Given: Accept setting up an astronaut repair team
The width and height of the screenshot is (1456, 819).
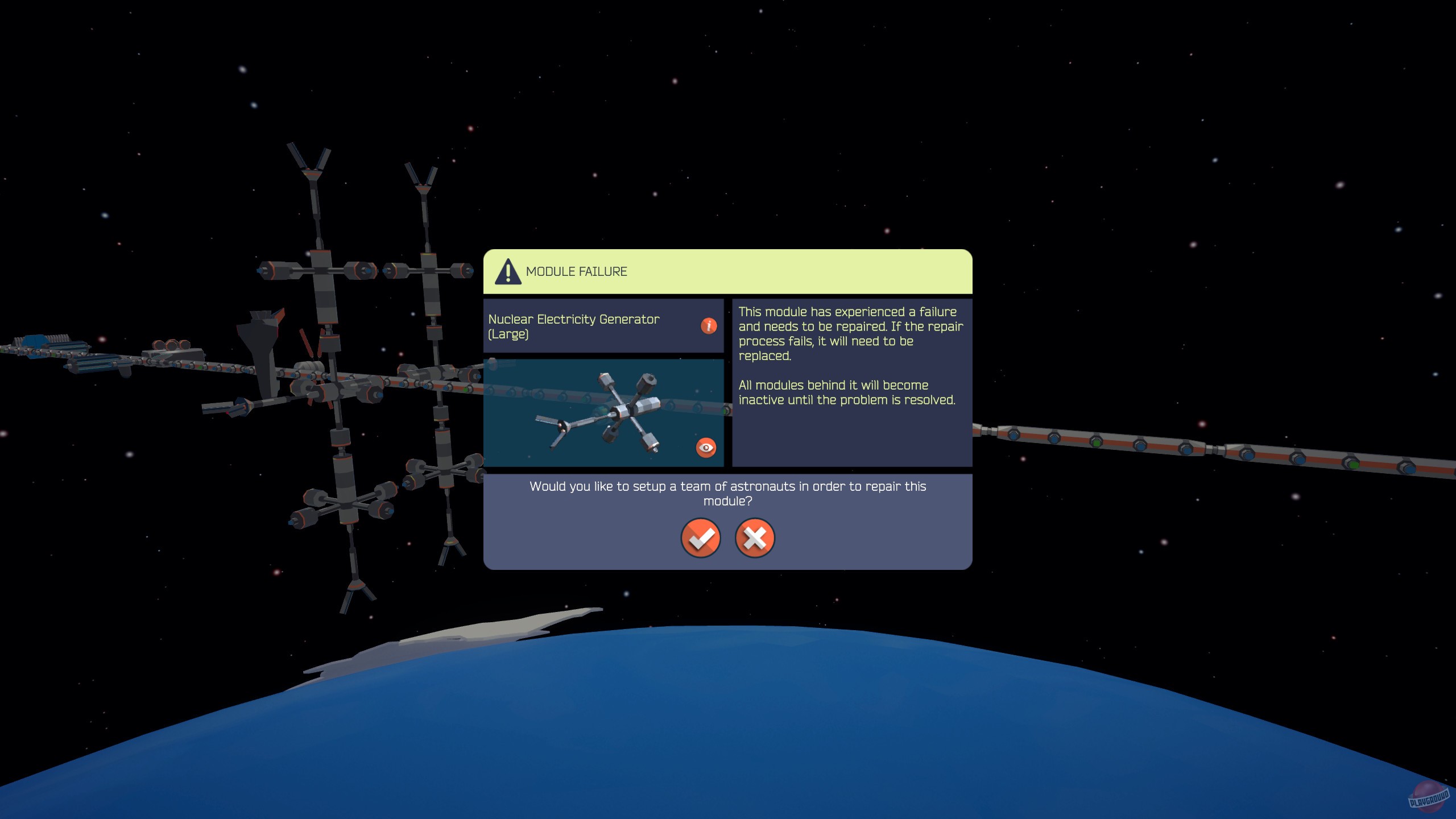Looking at the screenshot, I should click(701, 538).
